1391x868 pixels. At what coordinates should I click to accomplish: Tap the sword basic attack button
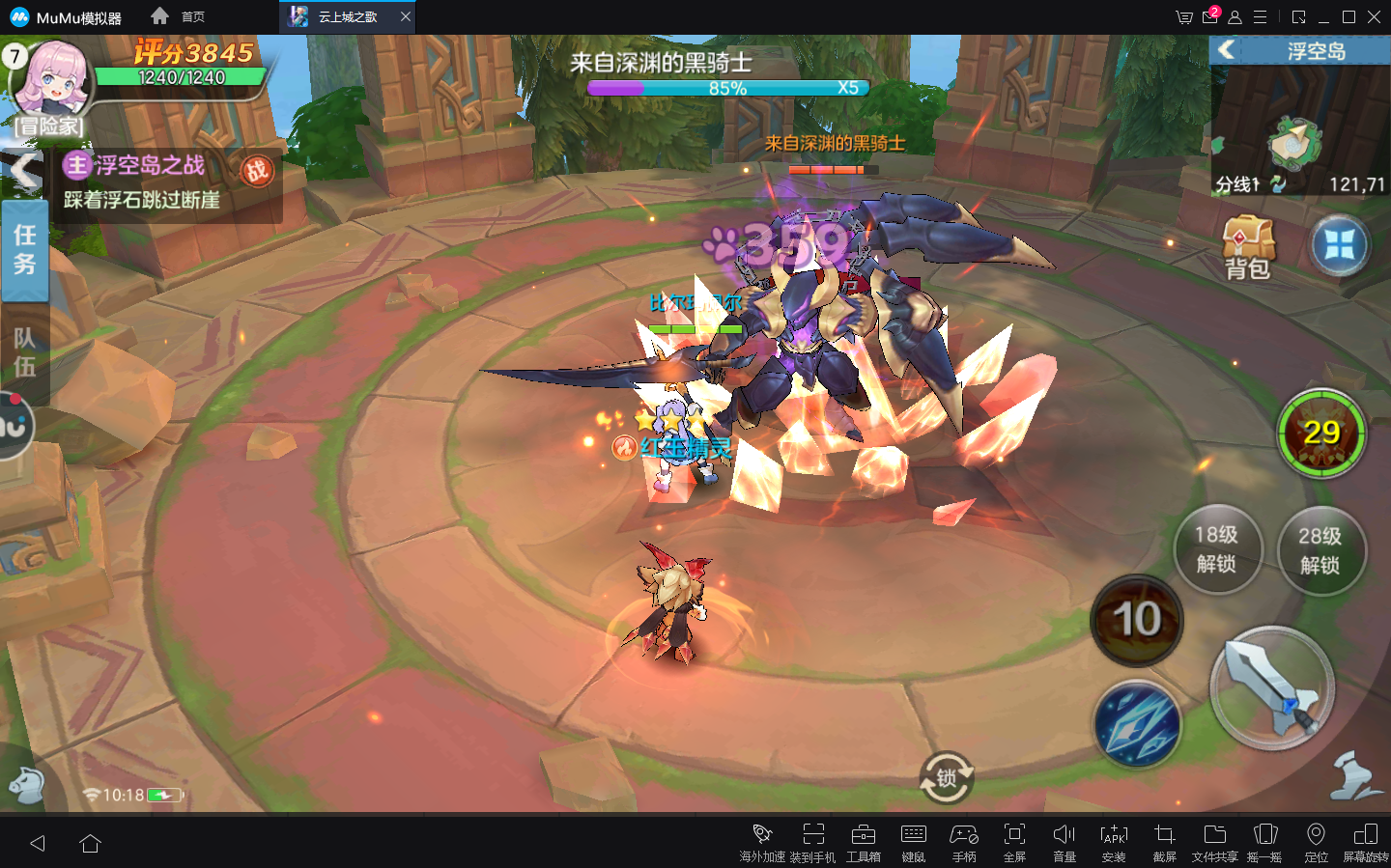1272,688
